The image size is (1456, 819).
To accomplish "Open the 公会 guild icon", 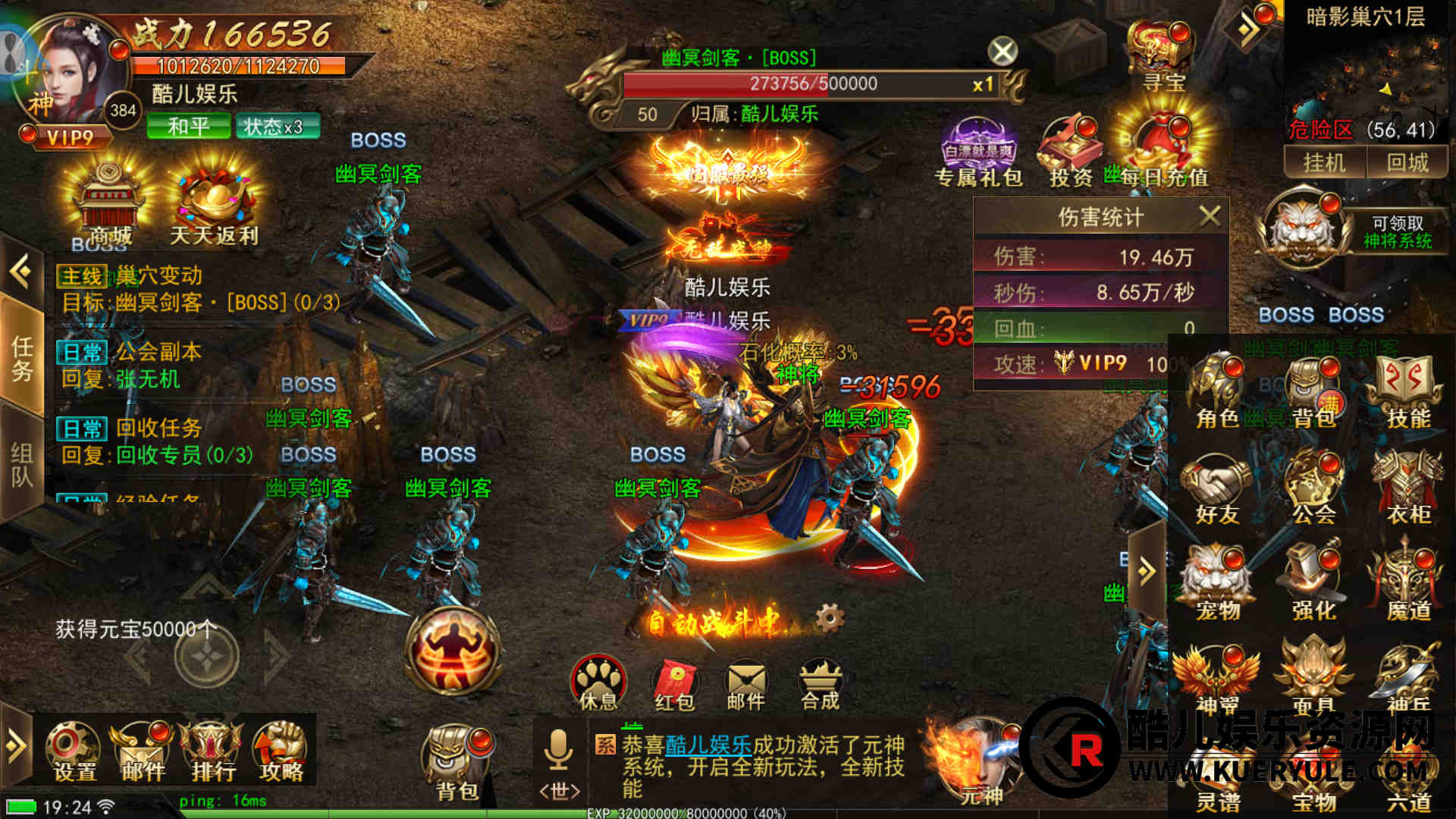I will click(1313, 489).
